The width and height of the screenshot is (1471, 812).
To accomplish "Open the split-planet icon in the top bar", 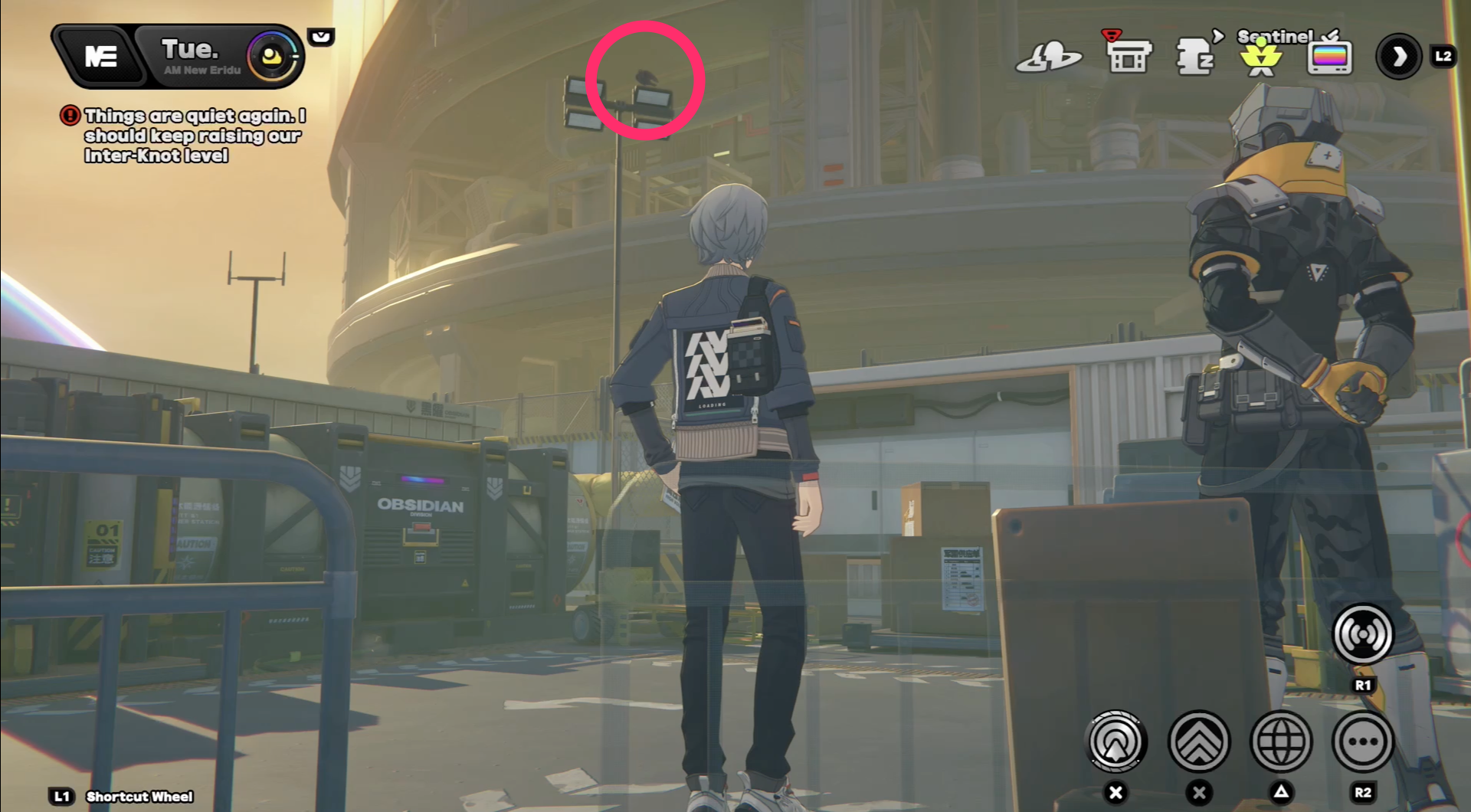I will click(x=1048, y=57).
